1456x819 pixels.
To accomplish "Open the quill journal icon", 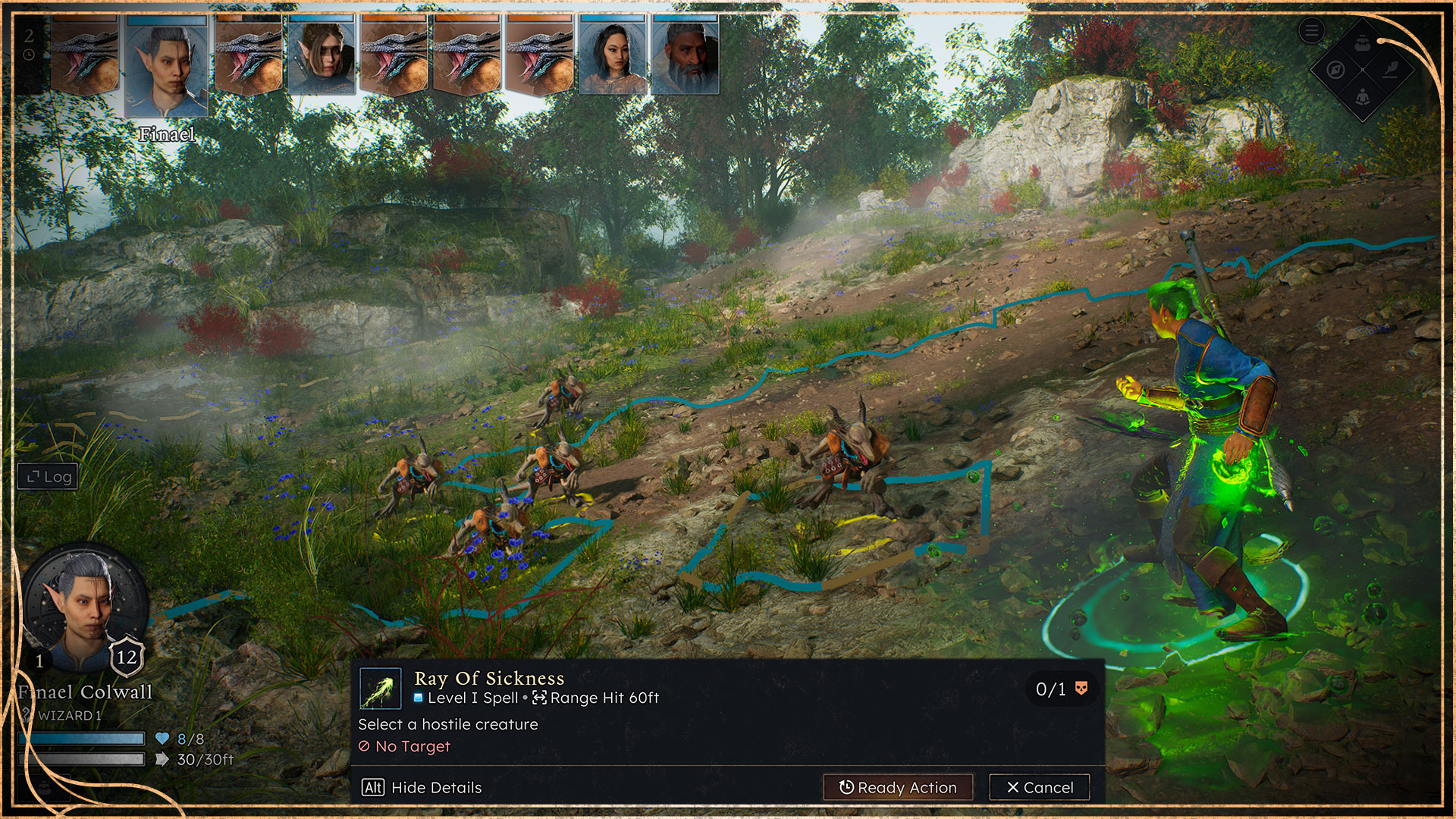I will 1390,70.
